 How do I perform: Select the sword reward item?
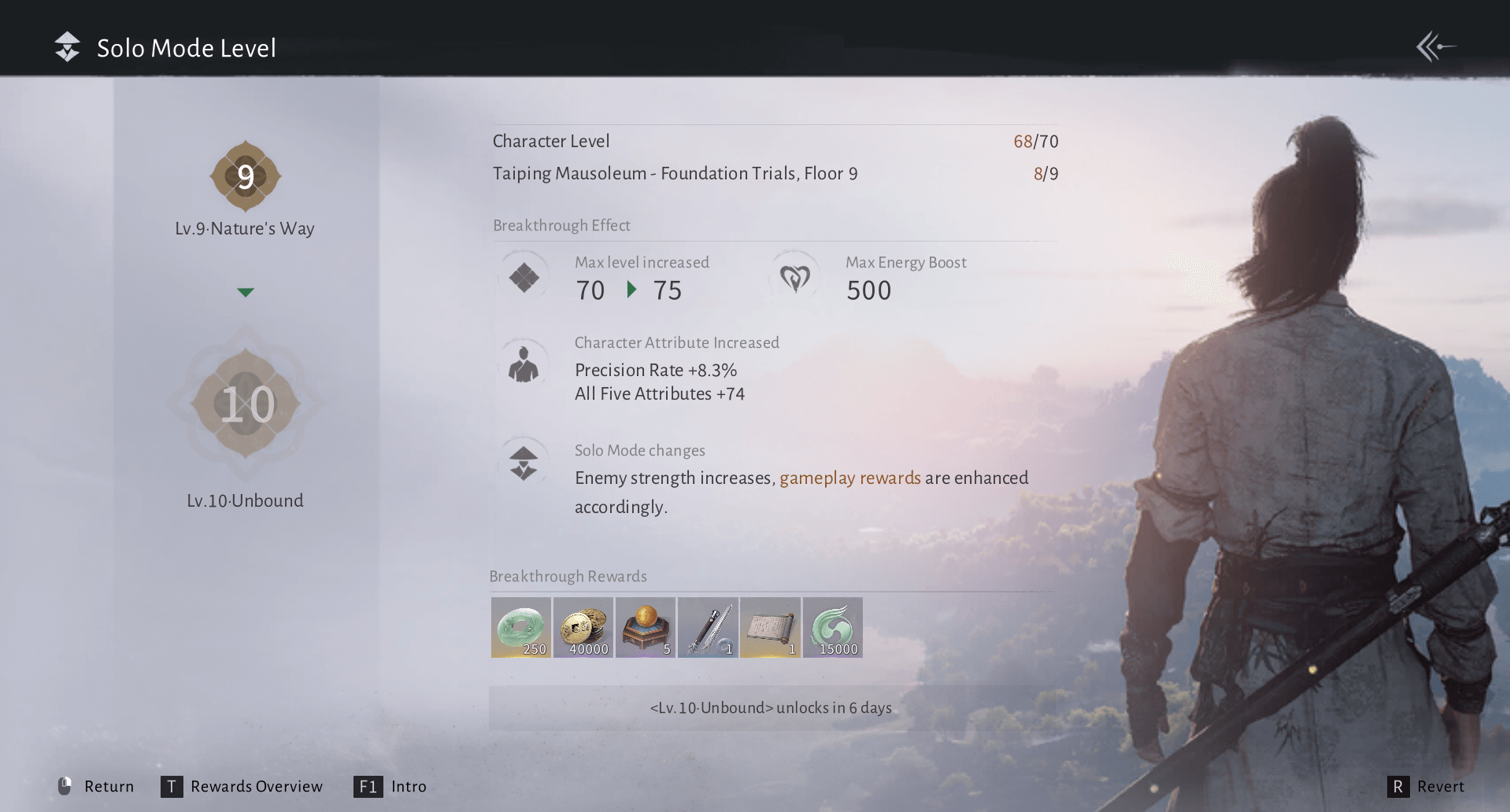(x=707, y=627)
